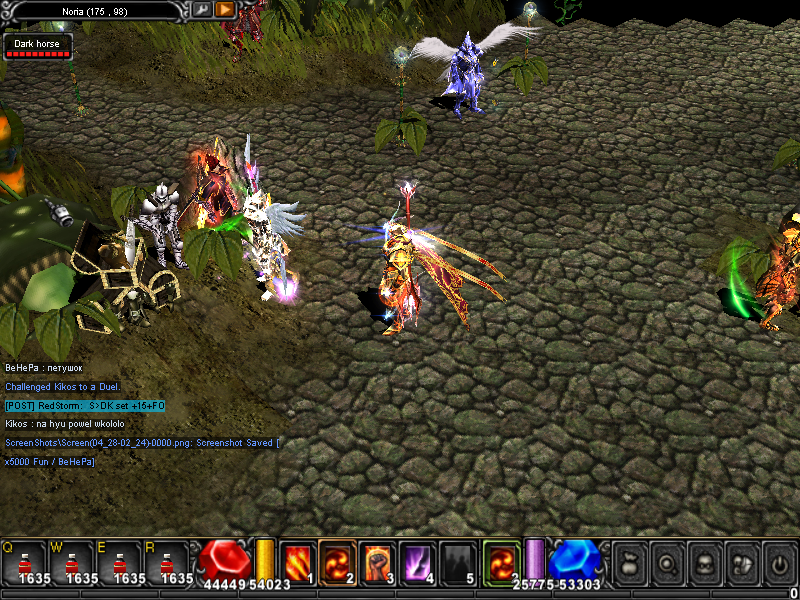This screenshot has width=800, height=600.
Task: Open the helmet character button
Action: 704,561
